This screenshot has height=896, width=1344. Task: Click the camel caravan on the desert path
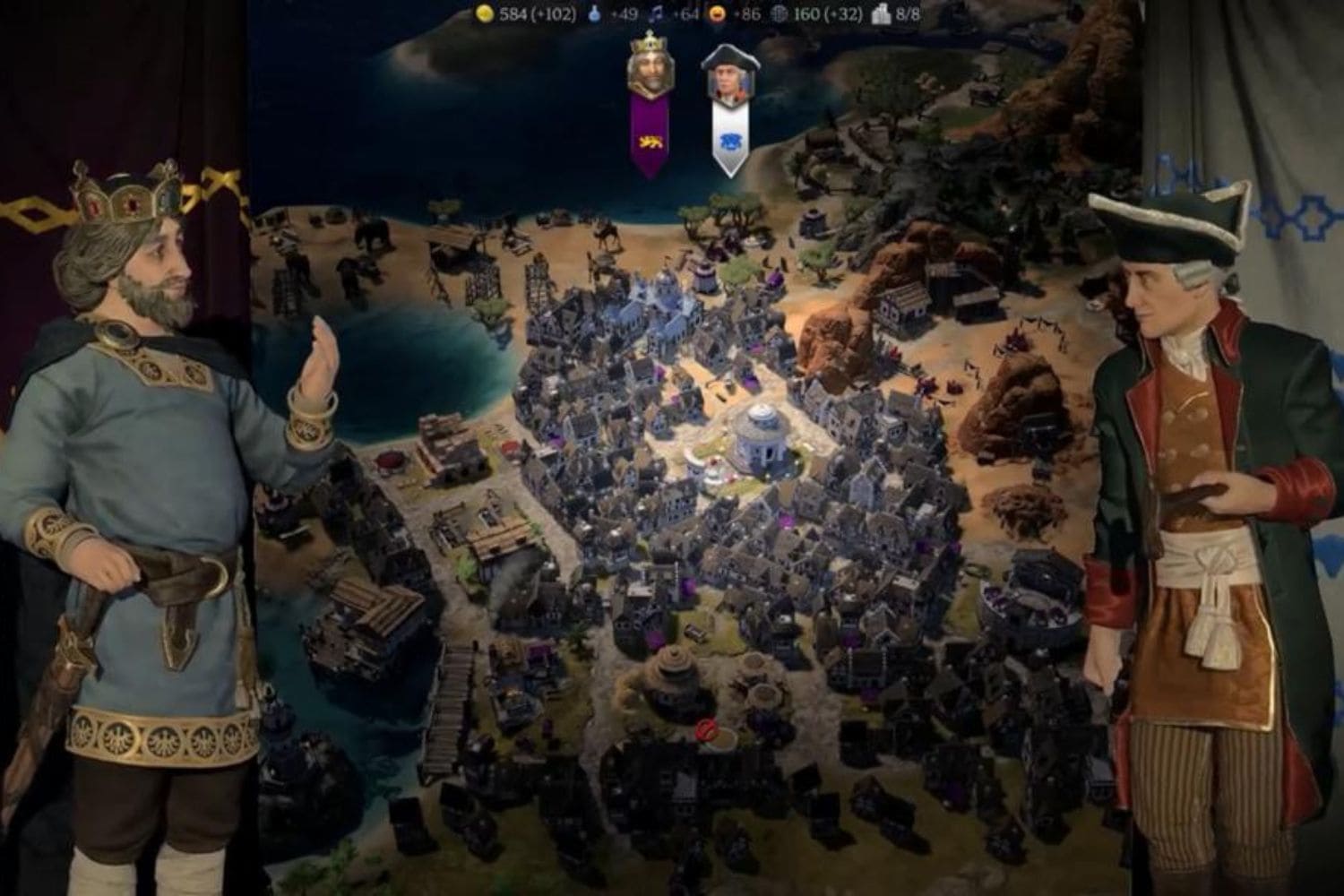pyautogui.click(x=607, y=236)
